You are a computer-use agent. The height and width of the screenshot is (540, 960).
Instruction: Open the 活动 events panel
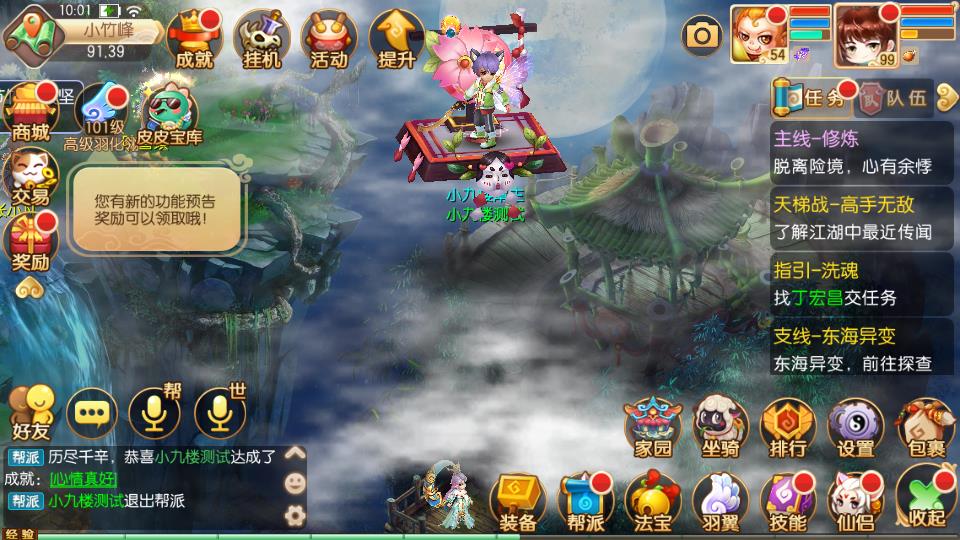[x=329, y=40]
